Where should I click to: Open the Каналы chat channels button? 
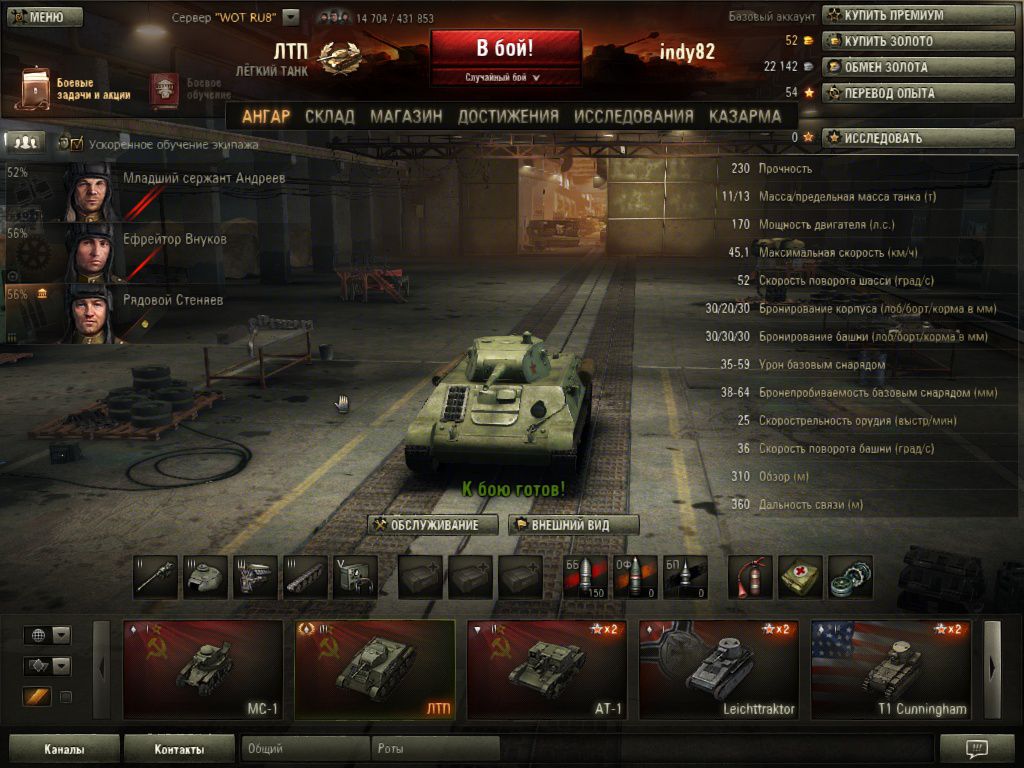tap(64, 748)
